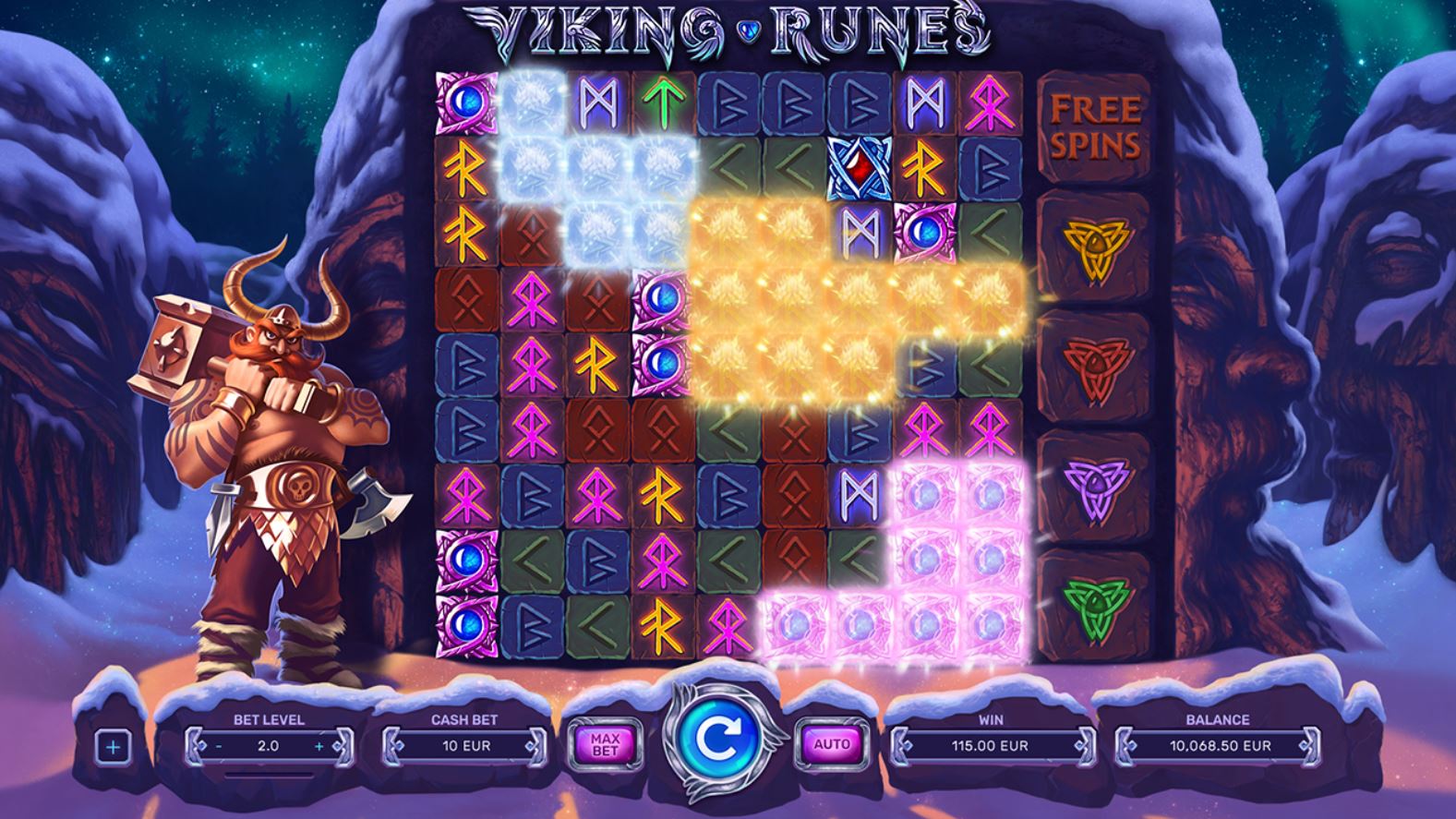1456x819 pixels.
Task: Click a purple eye gem rune tile
Action: click(925, 233)
